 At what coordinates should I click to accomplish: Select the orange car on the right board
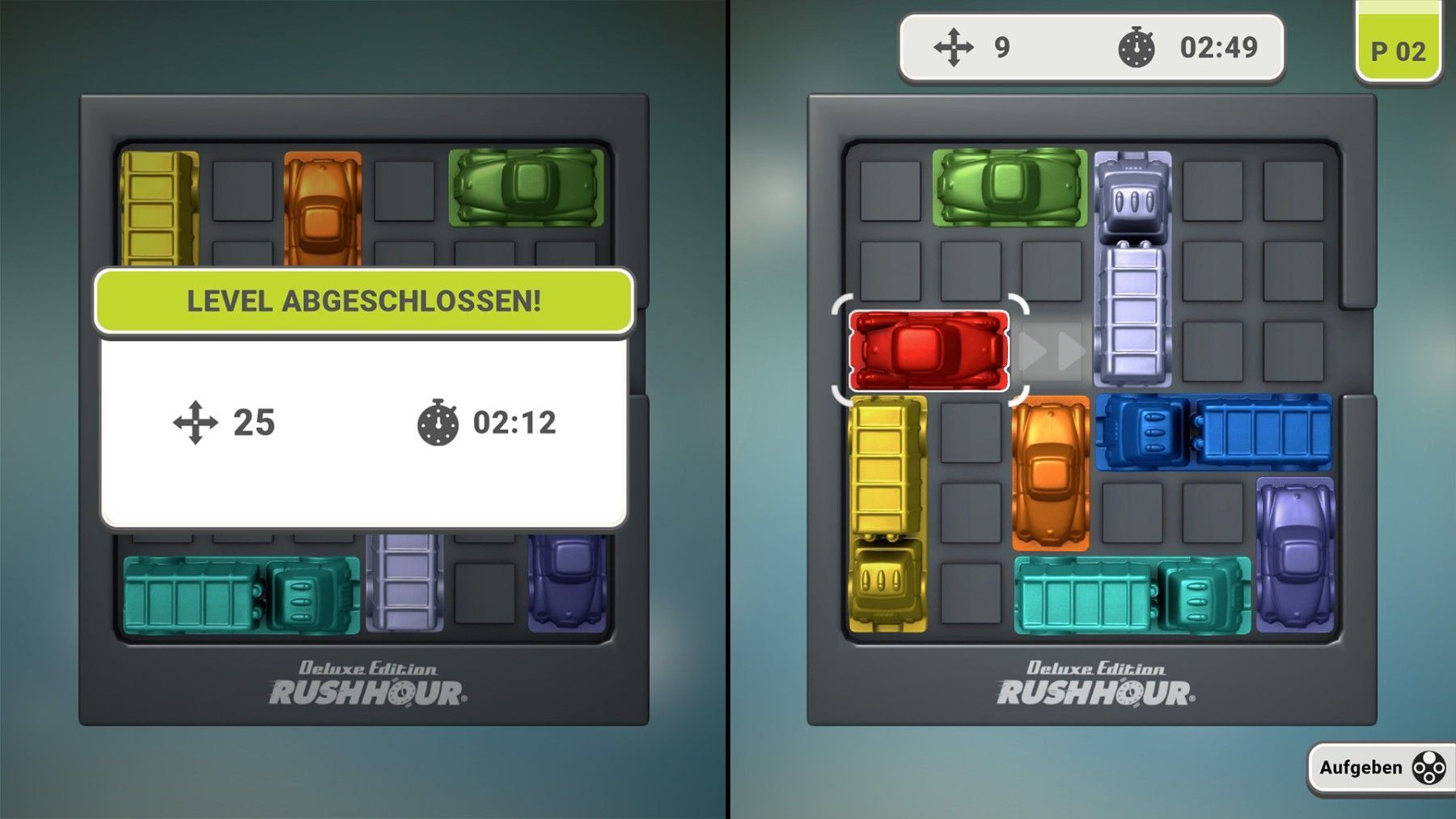[x=1050, y=473]
